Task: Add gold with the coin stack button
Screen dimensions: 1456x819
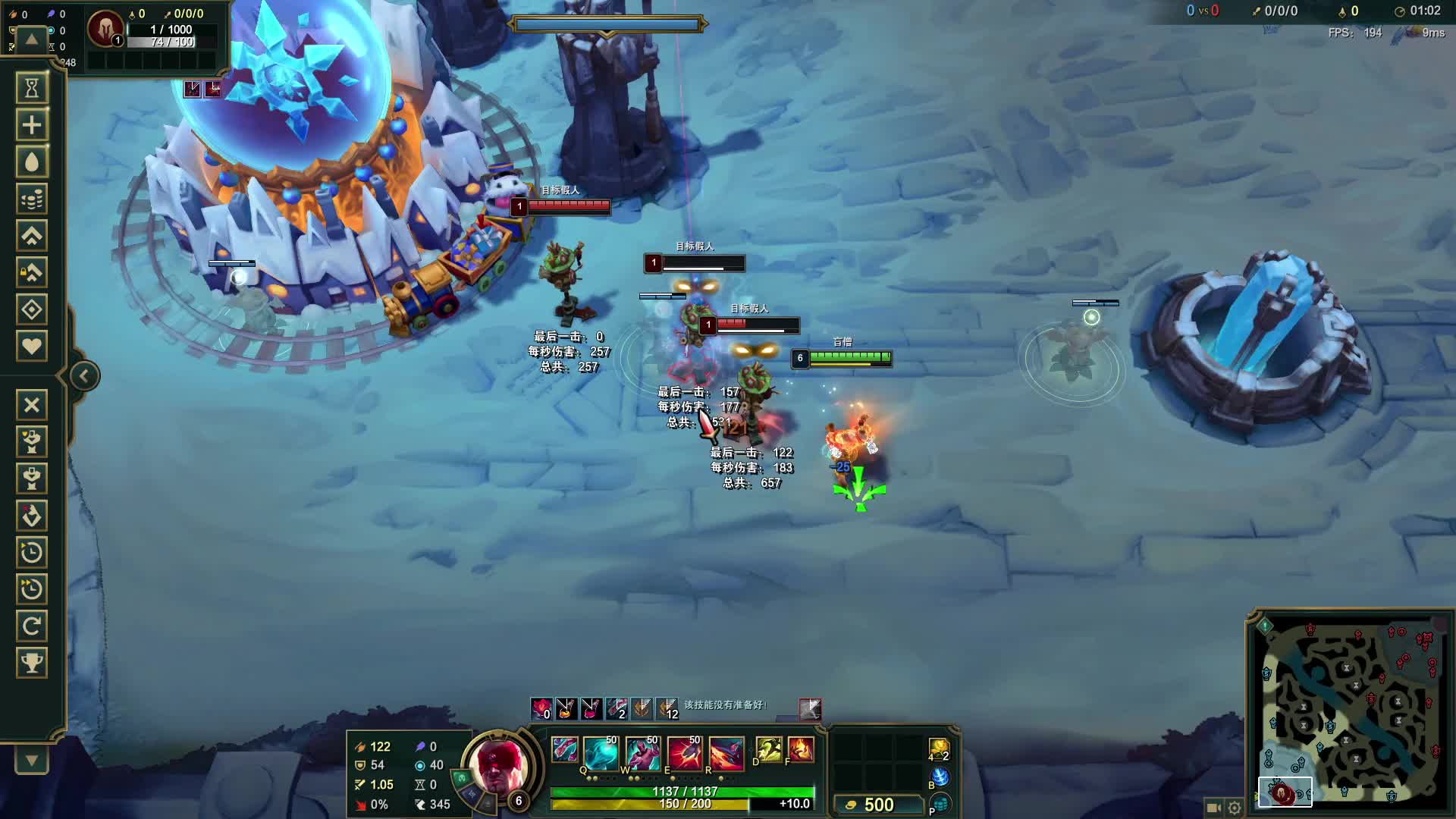Action: click(x=32, y=199)
